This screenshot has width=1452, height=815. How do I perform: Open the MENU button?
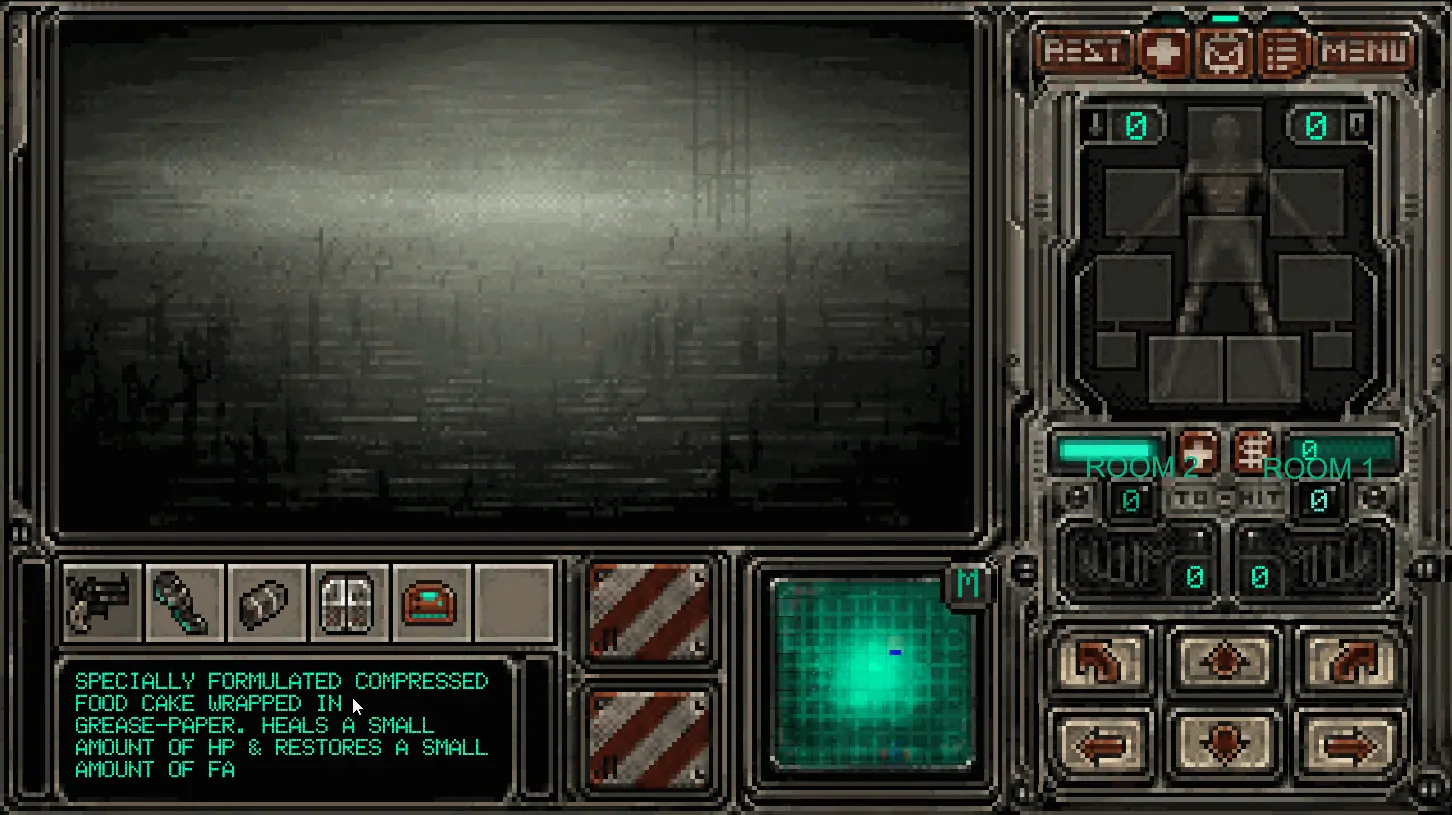point(1364,51)
